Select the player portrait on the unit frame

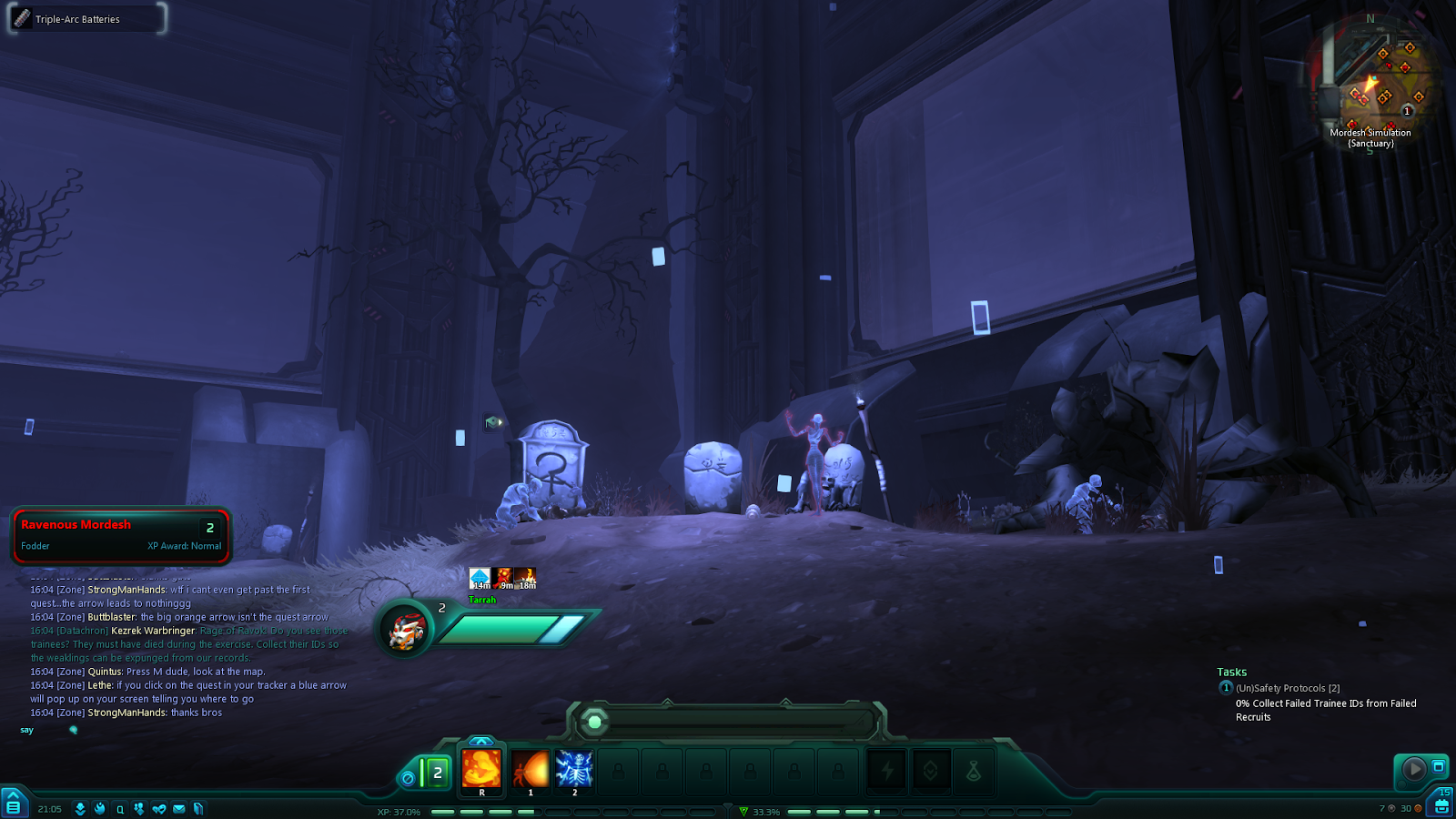[x=406, y=630]
